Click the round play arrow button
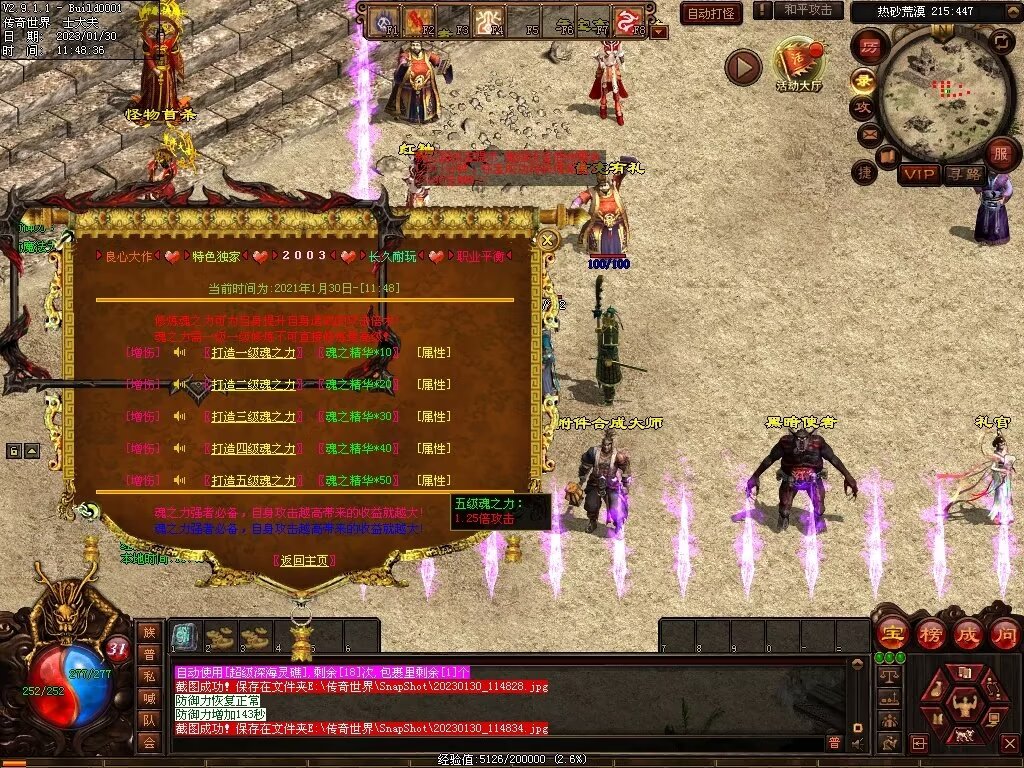The height and width of the screenshot is (768, 1024). (x=743, y=68)
